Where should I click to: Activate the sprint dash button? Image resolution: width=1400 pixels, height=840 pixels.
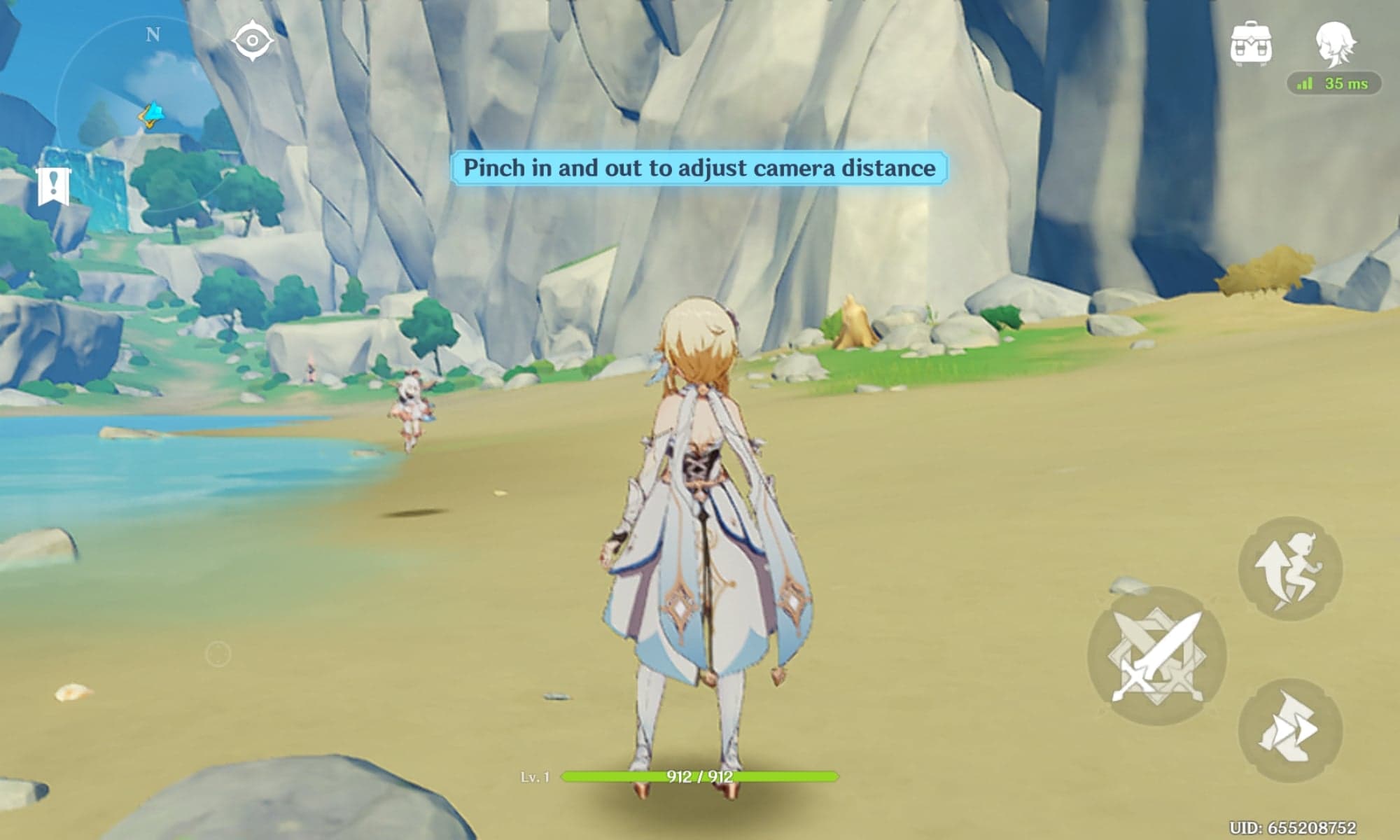[1289, 729]
